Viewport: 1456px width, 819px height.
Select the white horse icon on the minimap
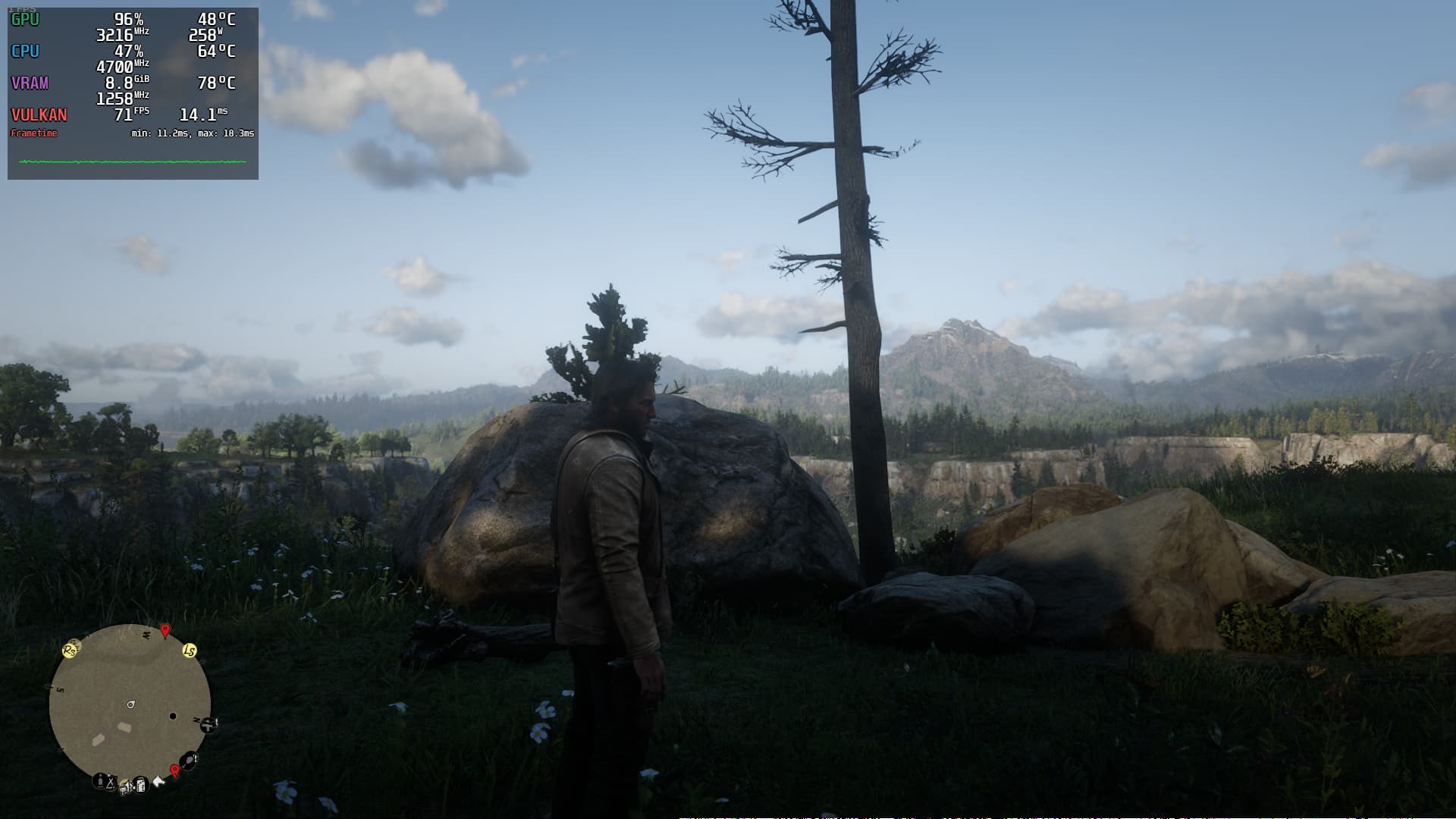tap(158, 782)
